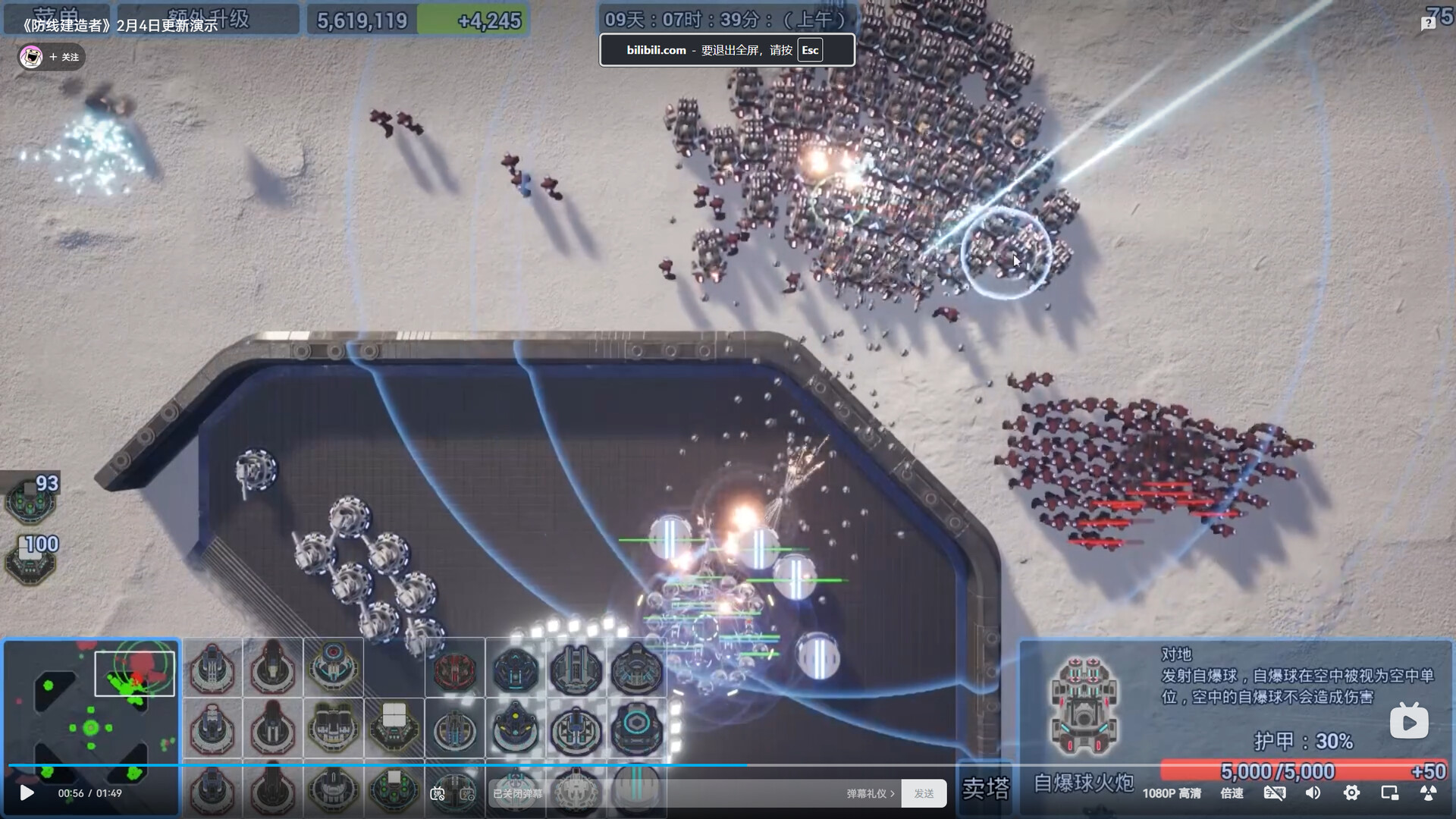Select the glowing hexagon-core building icon in the build menu

635,726
